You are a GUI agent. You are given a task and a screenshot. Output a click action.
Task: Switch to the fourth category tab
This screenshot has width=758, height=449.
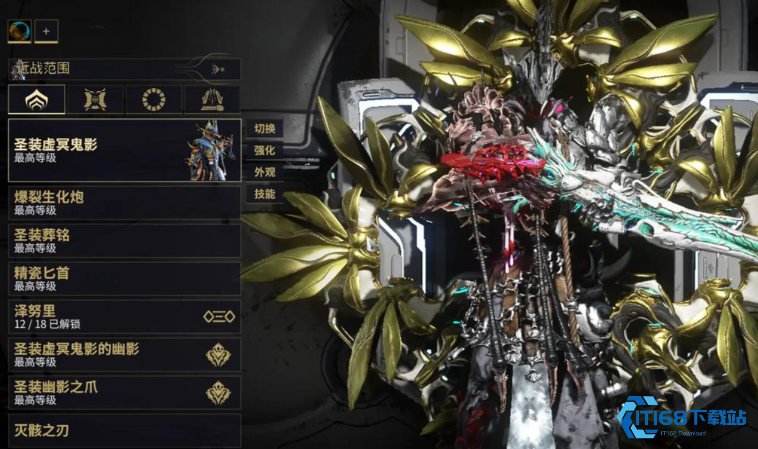click(211, 99)
